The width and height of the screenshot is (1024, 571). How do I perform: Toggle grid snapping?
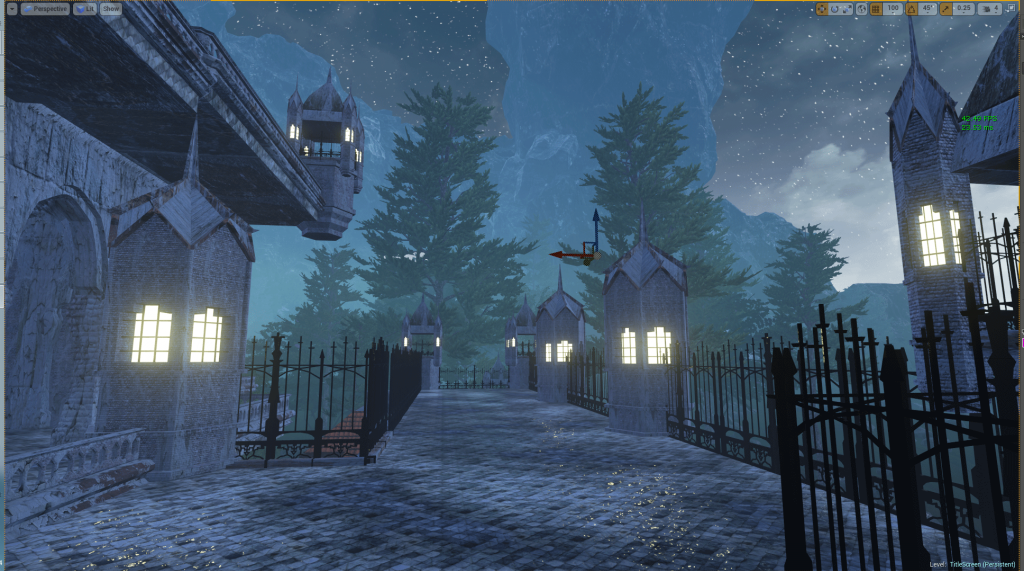876,8
